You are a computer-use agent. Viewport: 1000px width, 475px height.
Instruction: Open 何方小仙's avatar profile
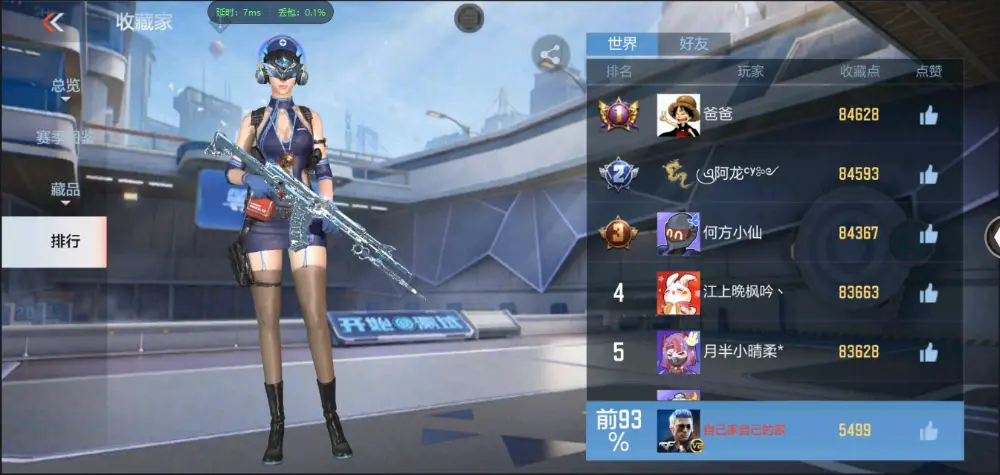coord(677,234)
